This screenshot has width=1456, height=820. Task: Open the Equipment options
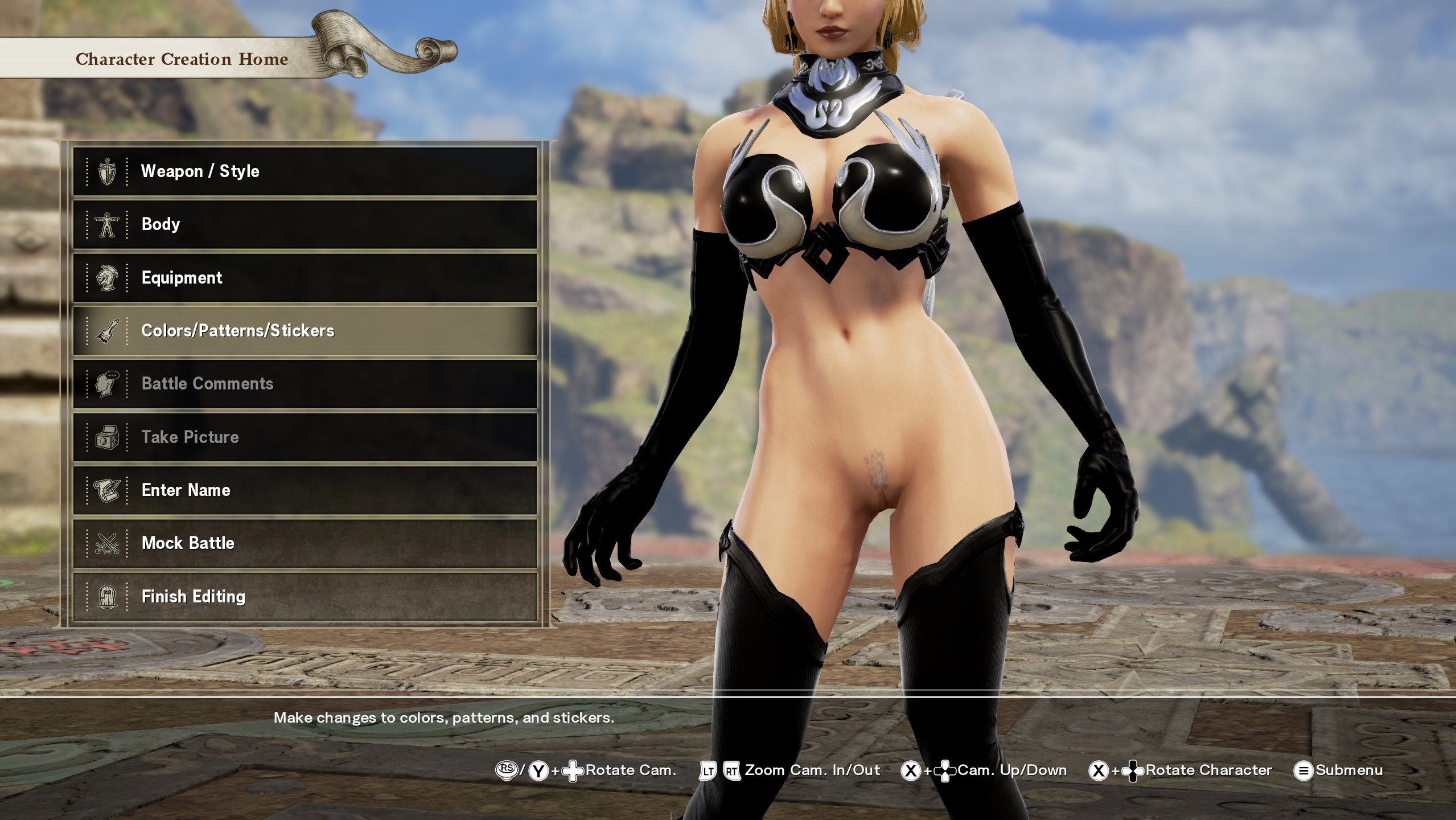click(305, 277)
